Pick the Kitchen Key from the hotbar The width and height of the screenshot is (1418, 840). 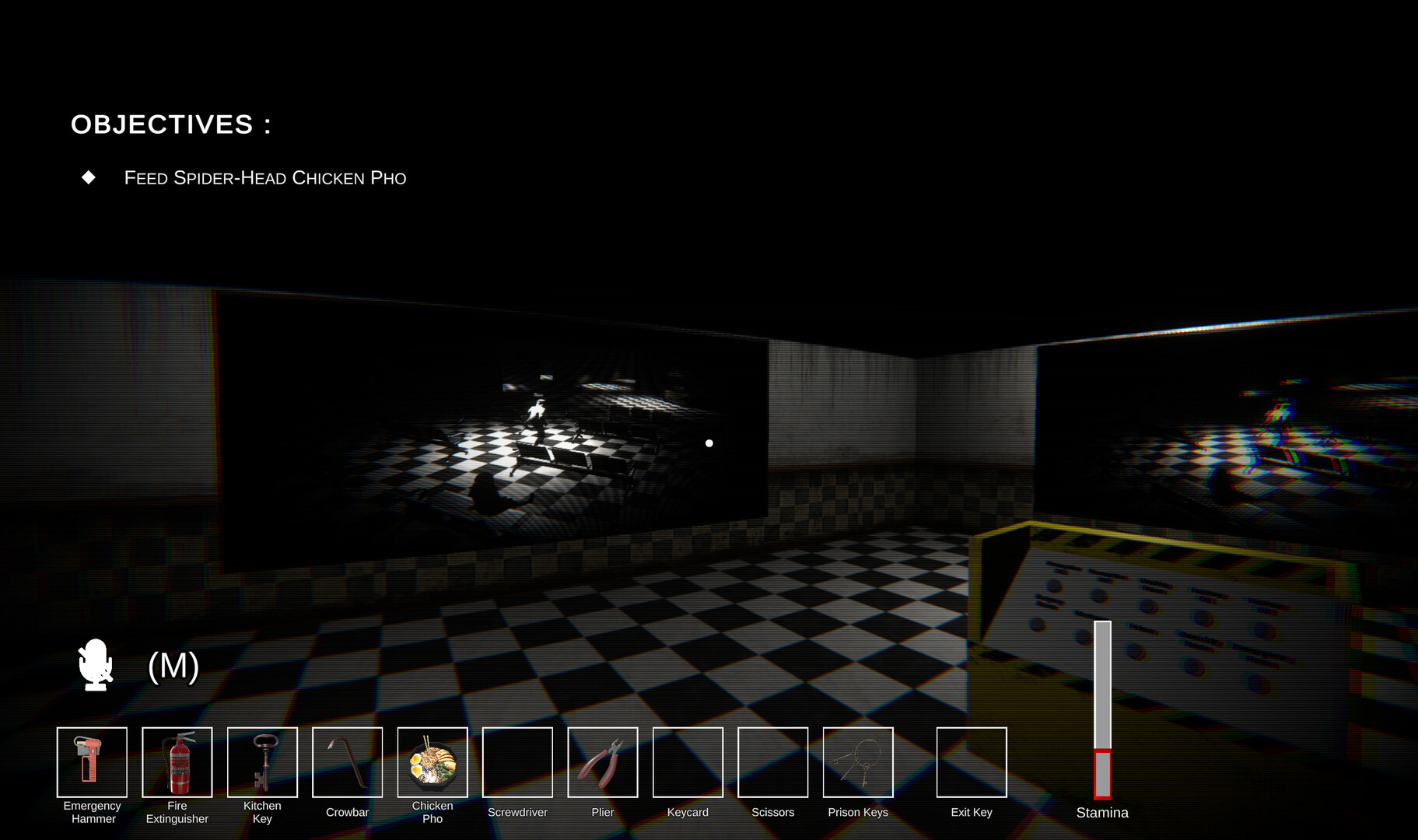262,762
